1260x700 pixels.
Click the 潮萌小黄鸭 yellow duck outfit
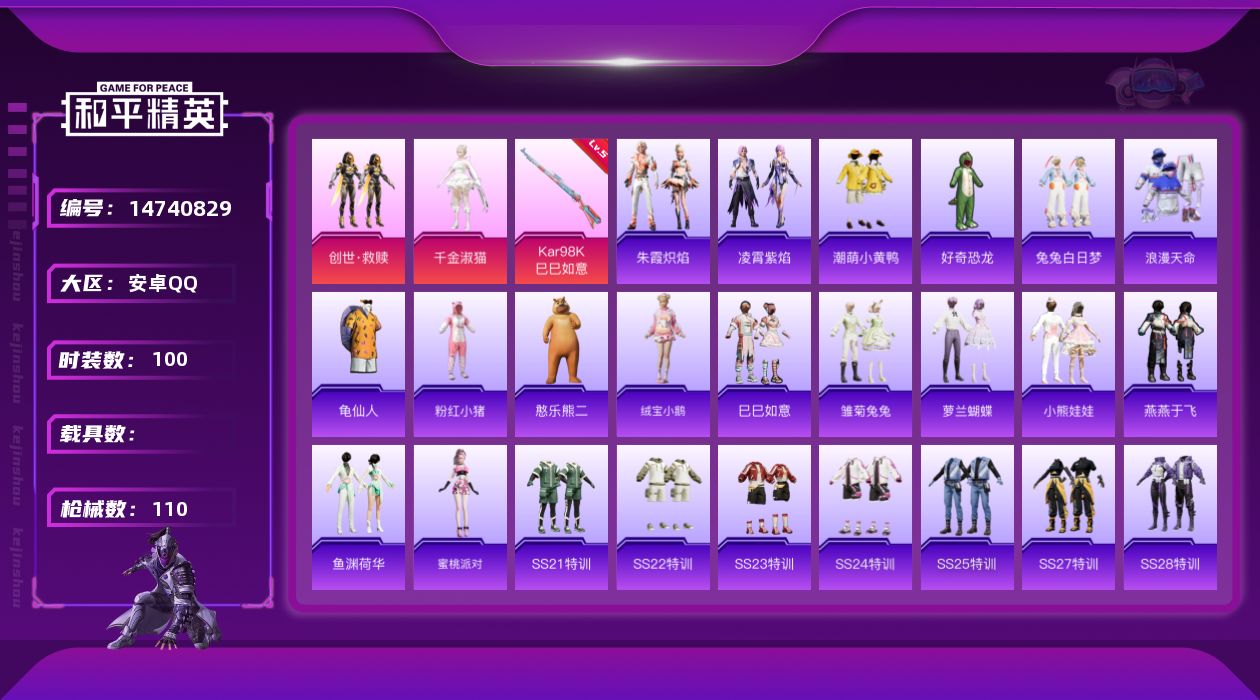pyautogui.click(x=865, y=211)
